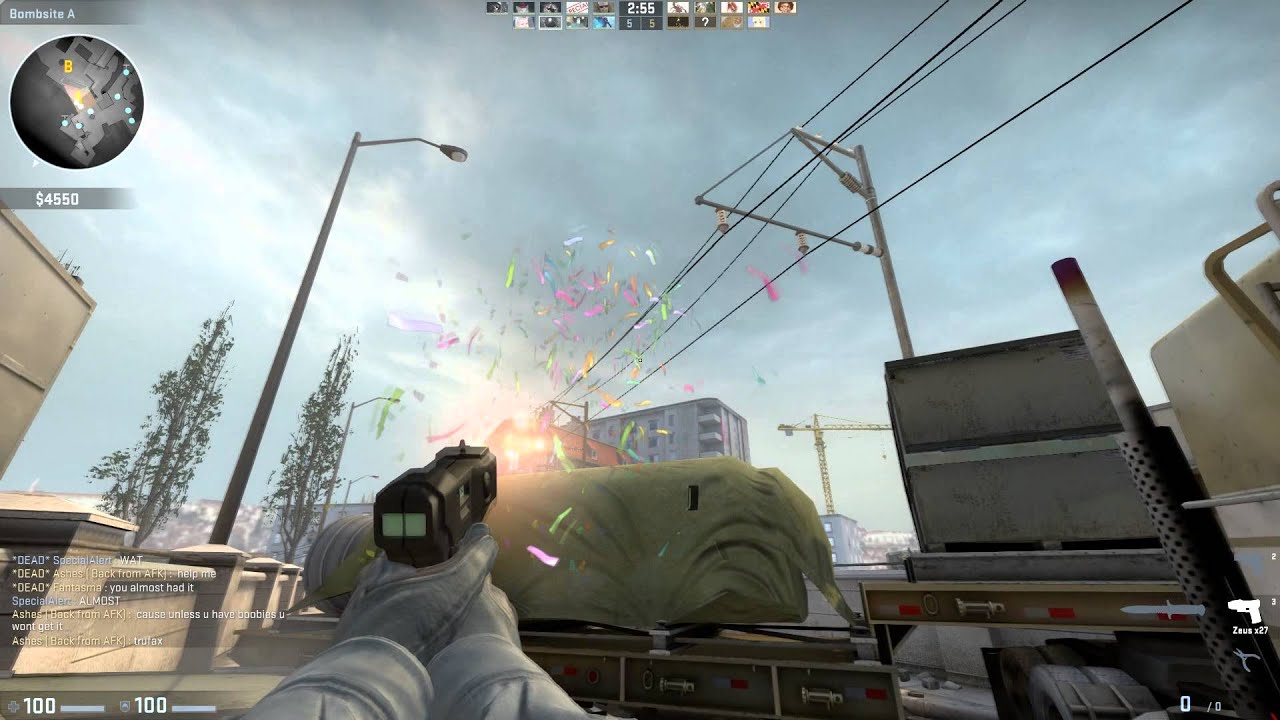Click the Maryland flag player avatar

757,9
